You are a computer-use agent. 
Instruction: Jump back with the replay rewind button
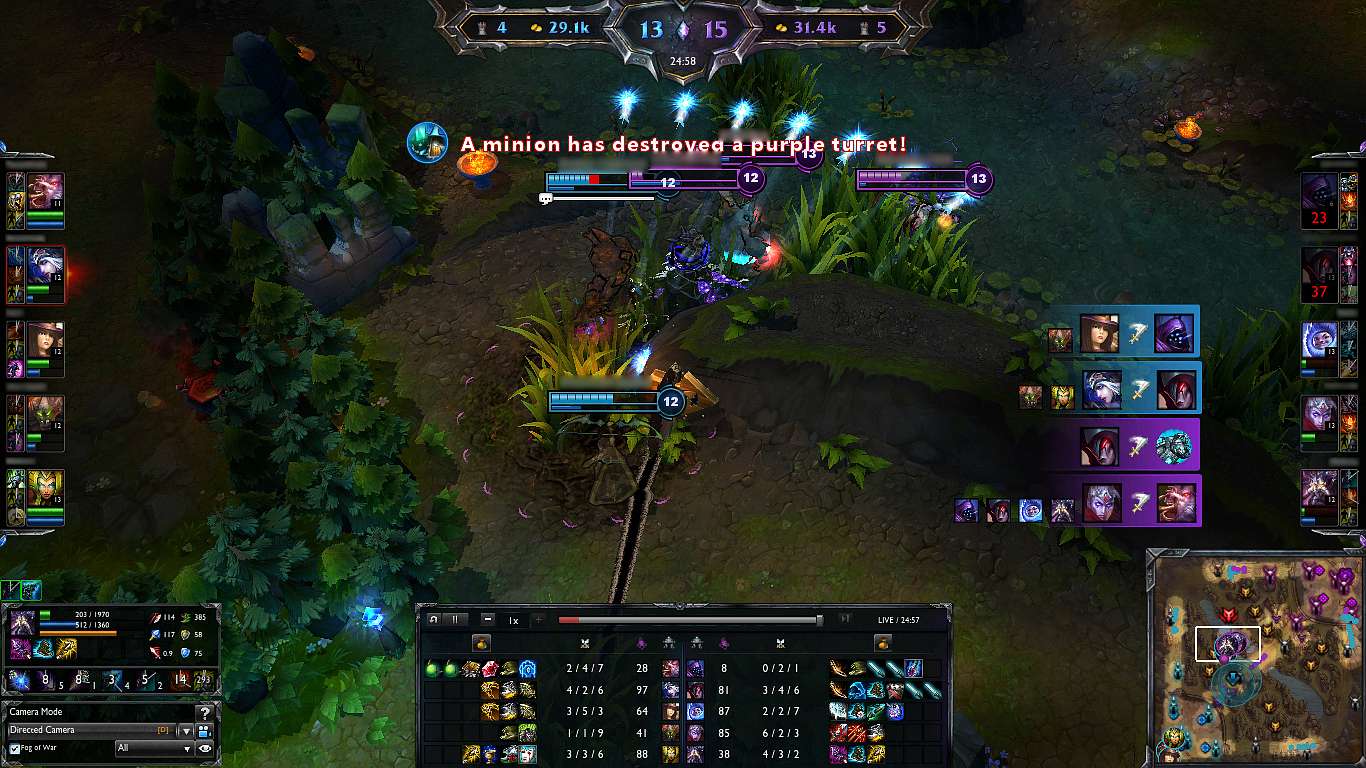[434, 620]
